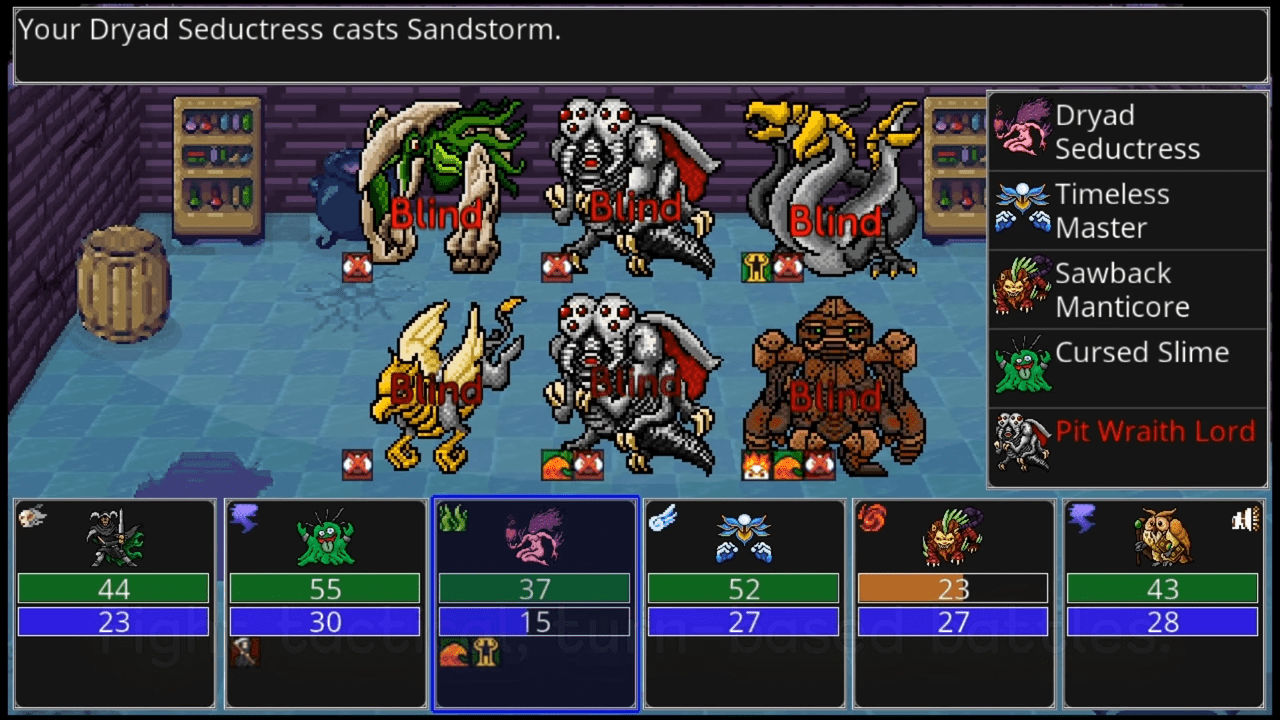The height and width of the screenshot is (720, 1280).
Task: Select the hooded swordsman party panel
Action: click(x=115, y=604)
